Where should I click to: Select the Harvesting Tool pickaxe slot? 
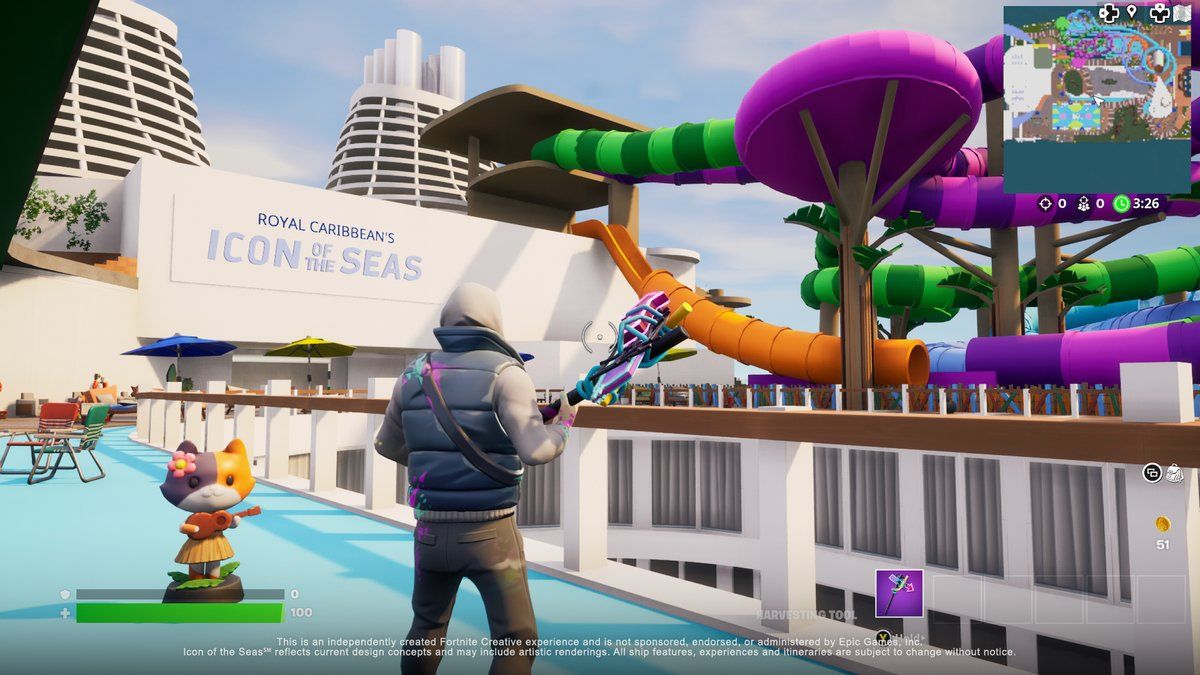[899, 593]
